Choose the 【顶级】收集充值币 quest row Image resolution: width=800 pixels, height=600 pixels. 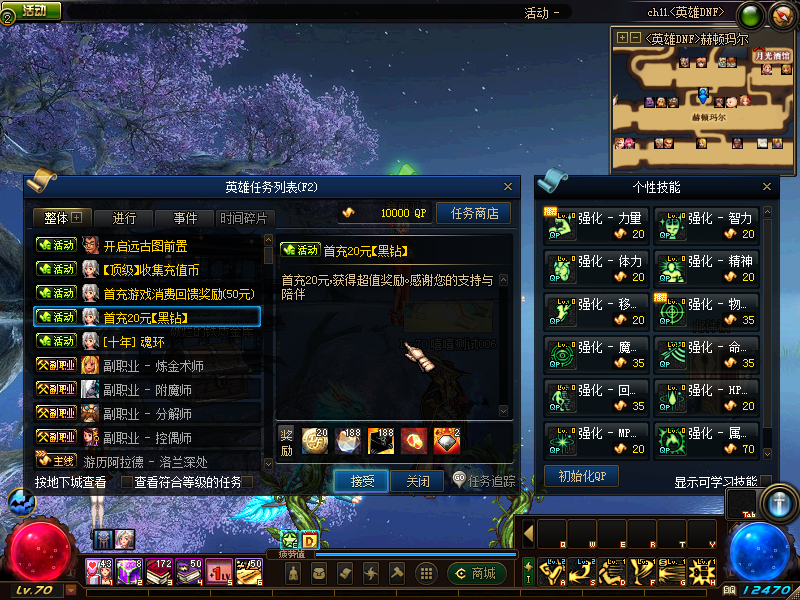[x=151, y=269]
